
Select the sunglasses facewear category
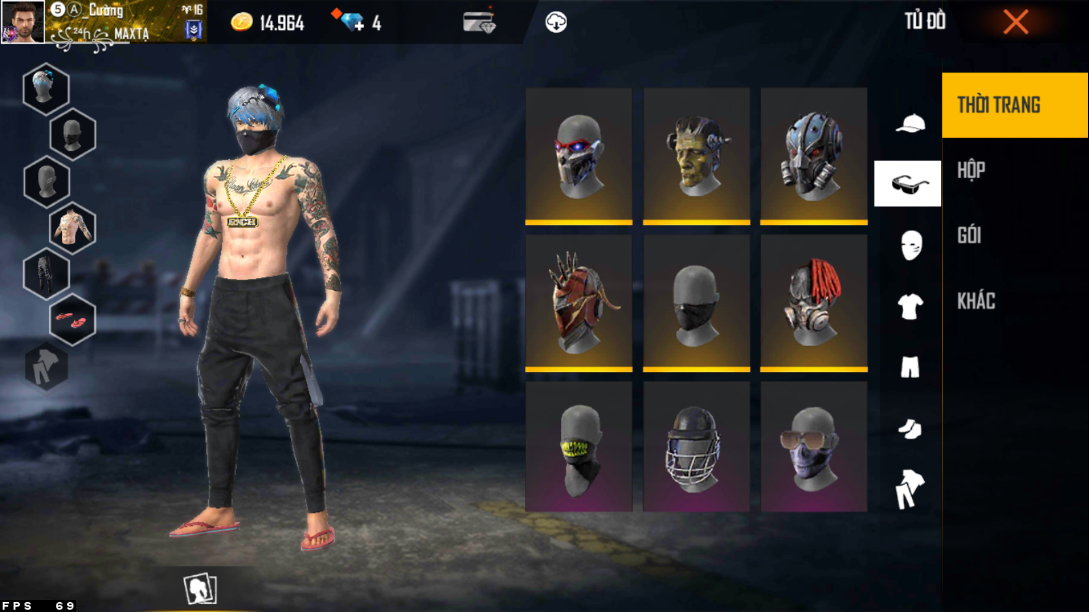tap(908, 183)
